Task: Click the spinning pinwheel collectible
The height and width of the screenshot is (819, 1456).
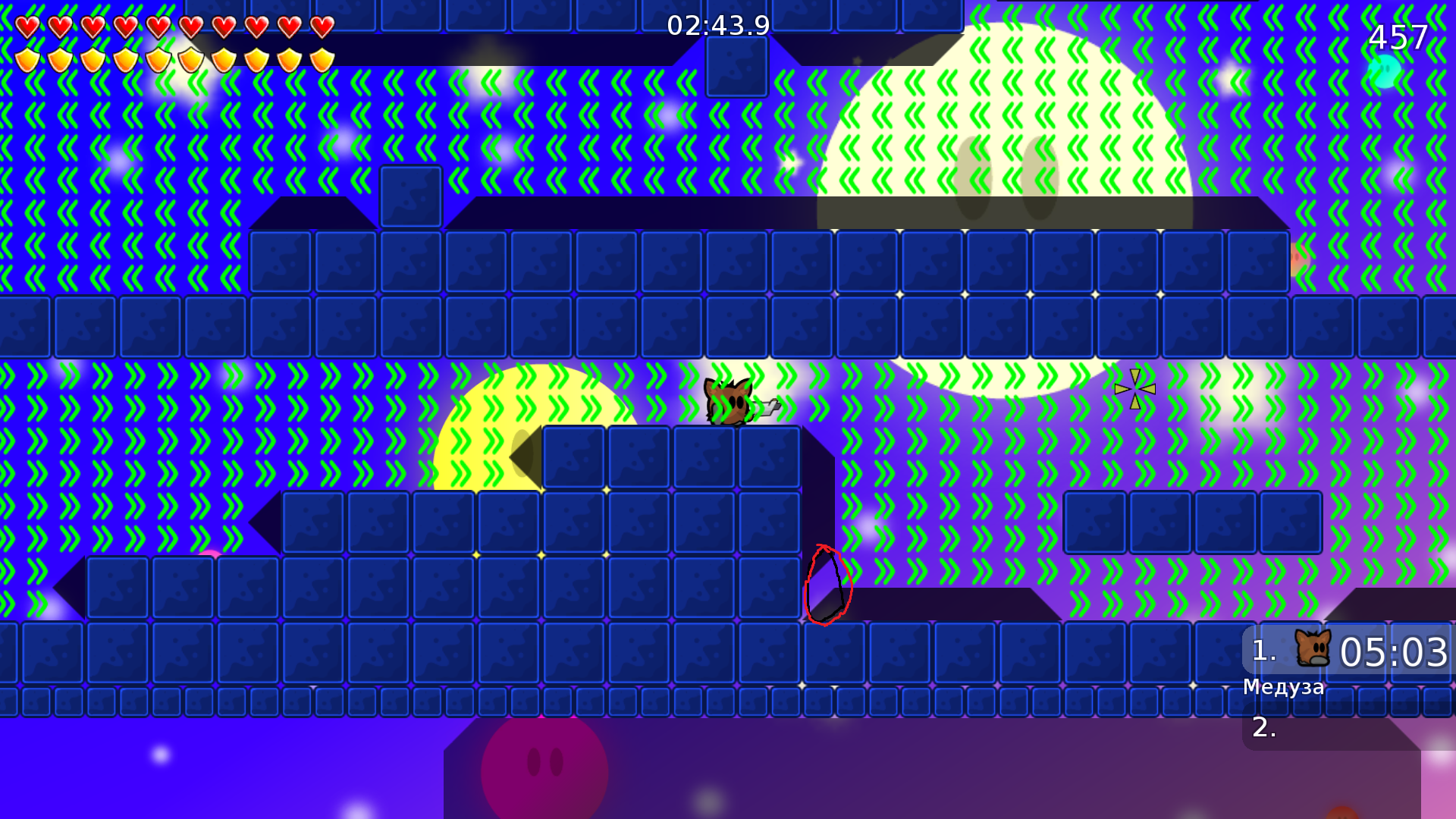Action: pyautogui.click(x=1134, y=389)
